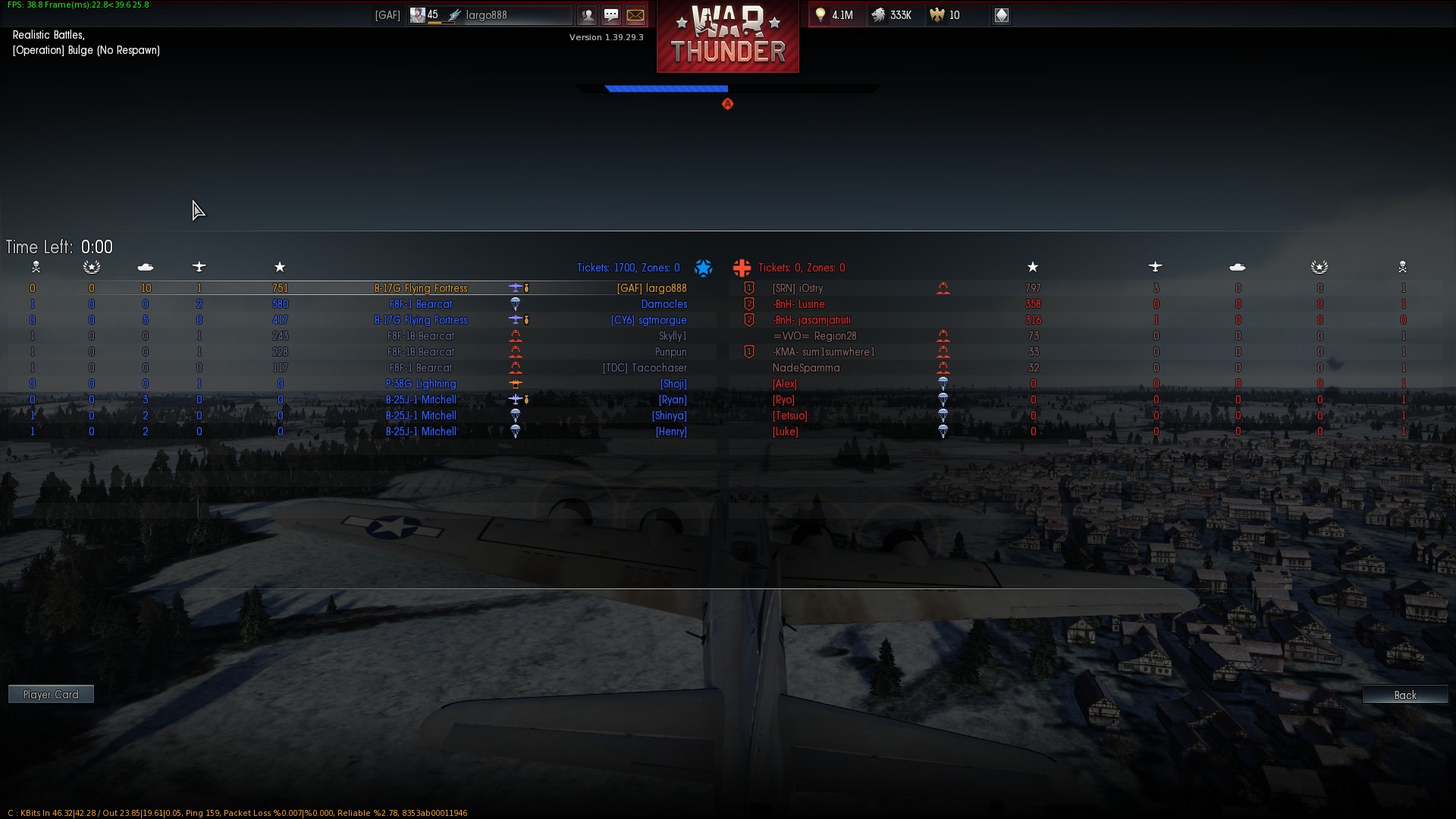
Task: Click the War Thunder logo
Action: coord(727,36)
